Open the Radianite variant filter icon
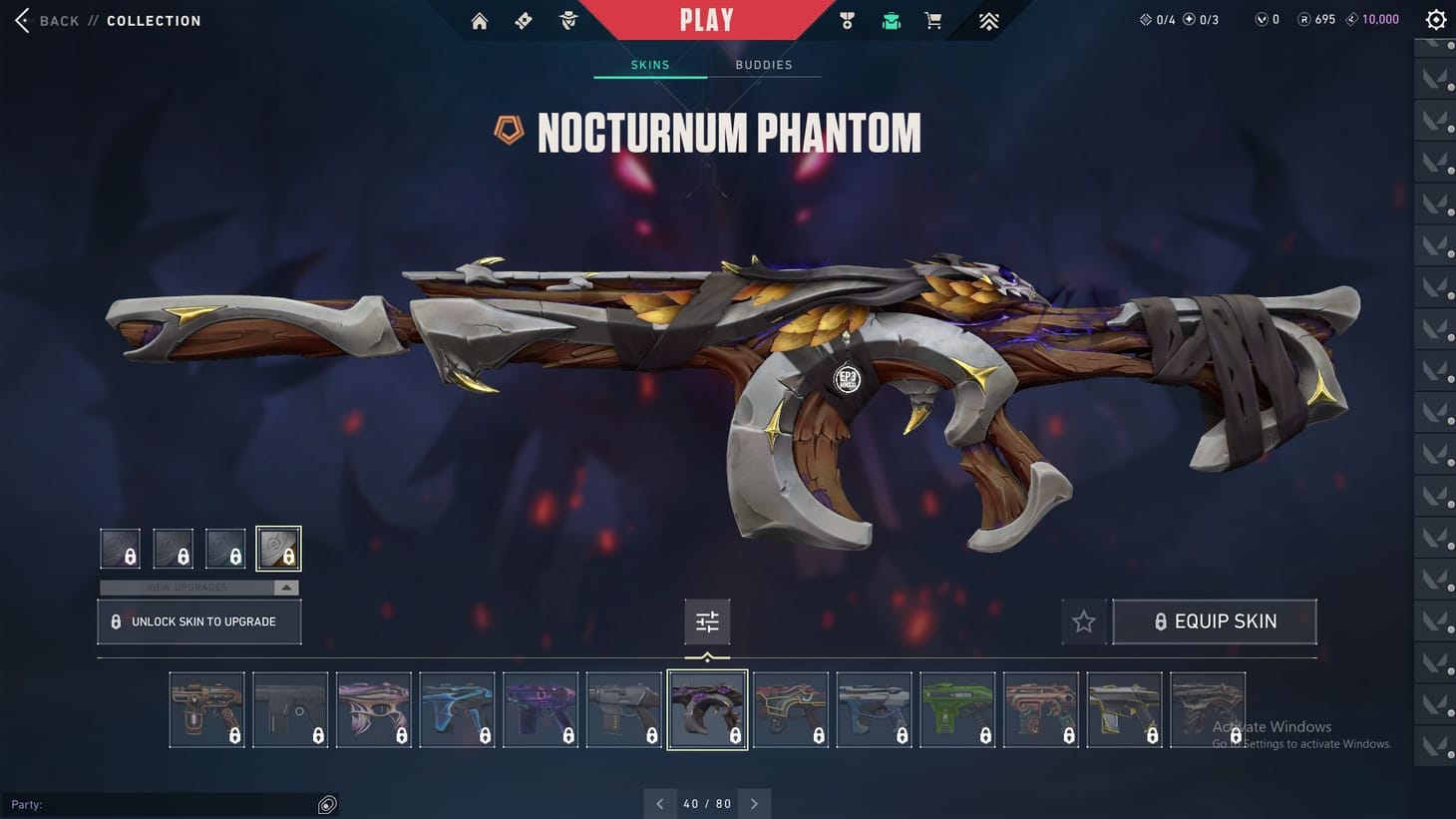Viewport: 1456px width, 819px height. point(707,620)
